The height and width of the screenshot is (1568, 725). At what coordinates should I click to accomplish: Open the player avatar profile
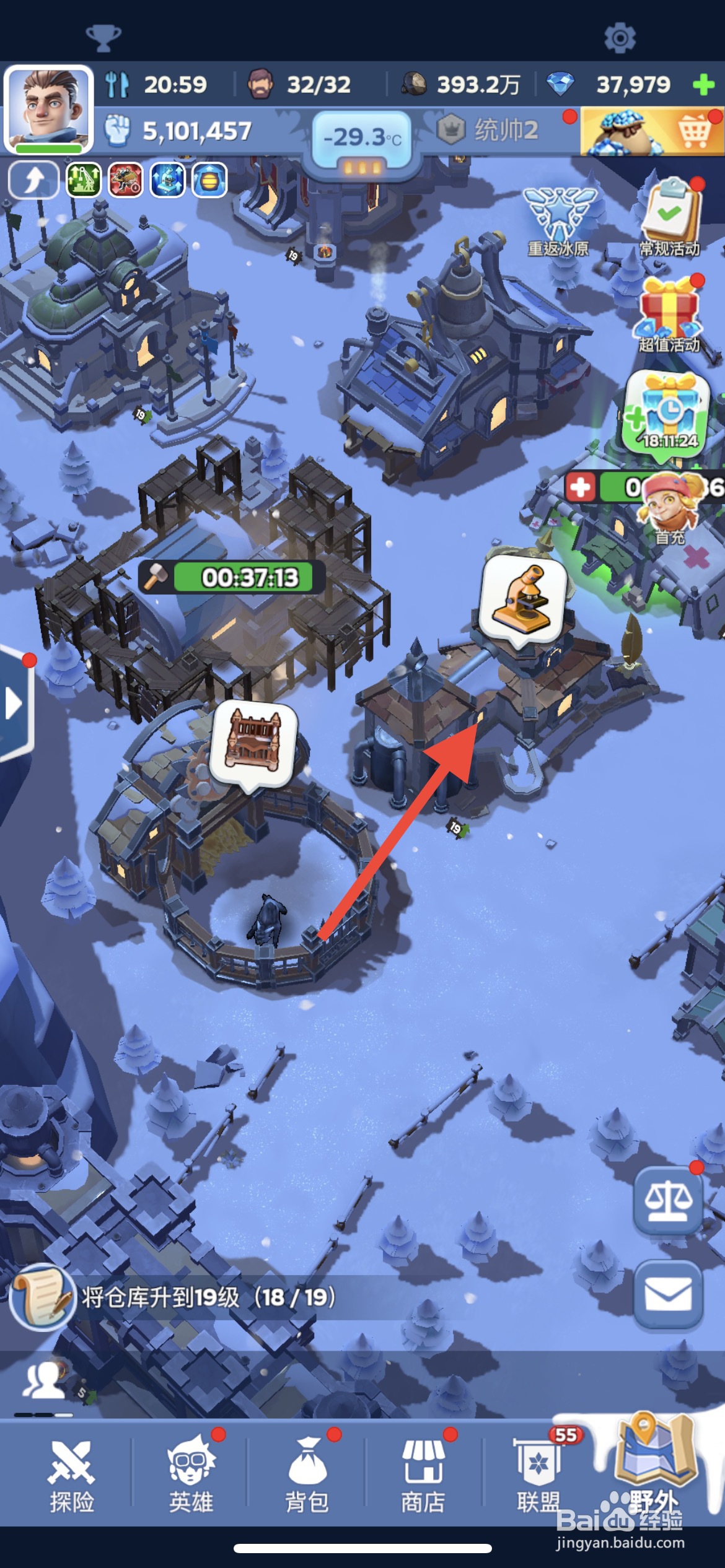pos(48,108)
